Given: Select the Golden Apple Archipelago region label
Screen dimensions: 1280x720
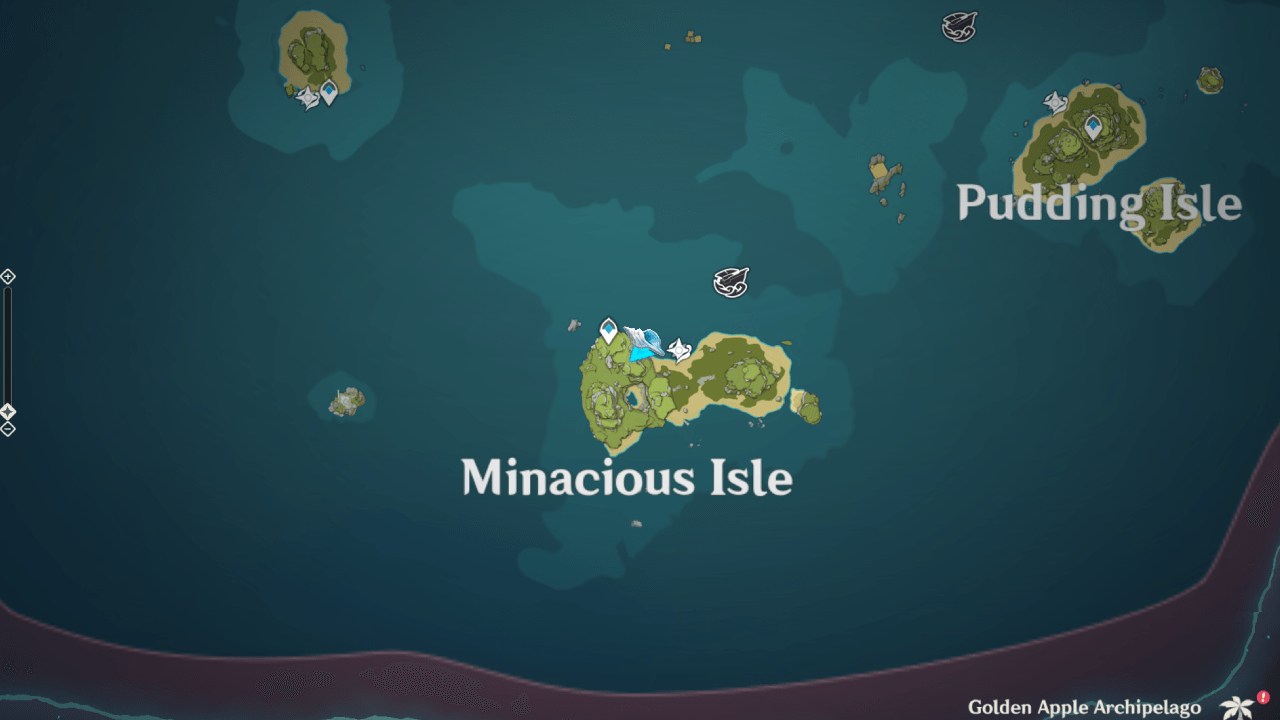Looking at the screenshot, I should tap(1085, 706).
